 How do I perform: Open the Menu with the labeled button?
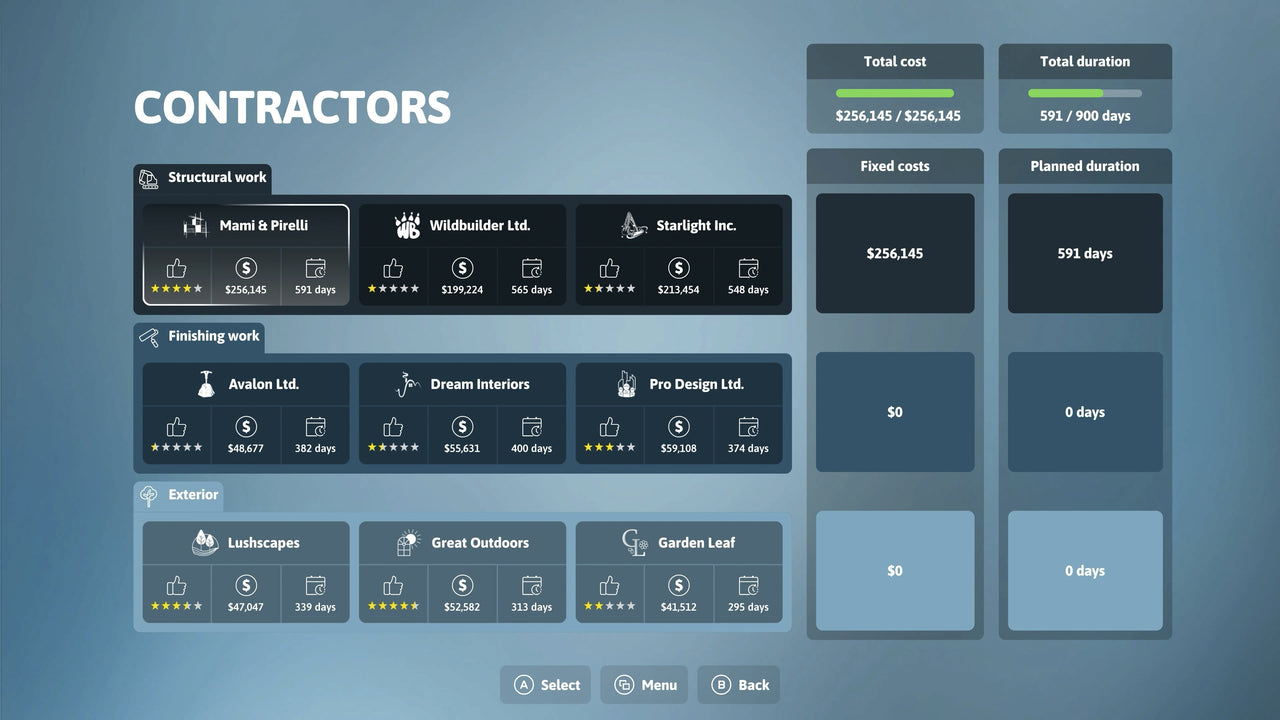(x=644, y=684)
